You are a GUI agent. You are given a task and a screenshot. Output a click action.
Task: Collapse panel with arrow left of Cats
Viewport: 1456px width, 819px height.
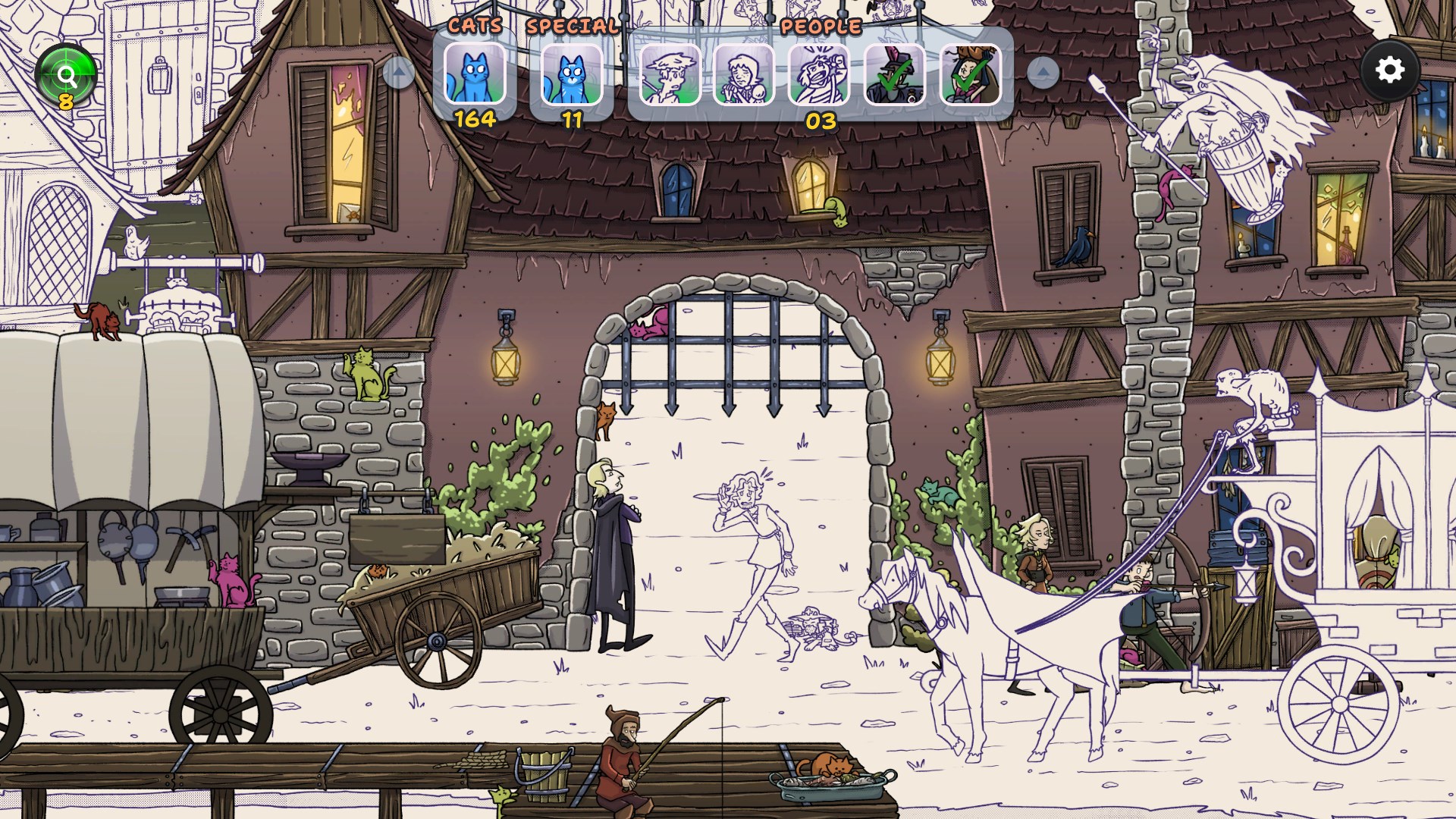point(398,73)
